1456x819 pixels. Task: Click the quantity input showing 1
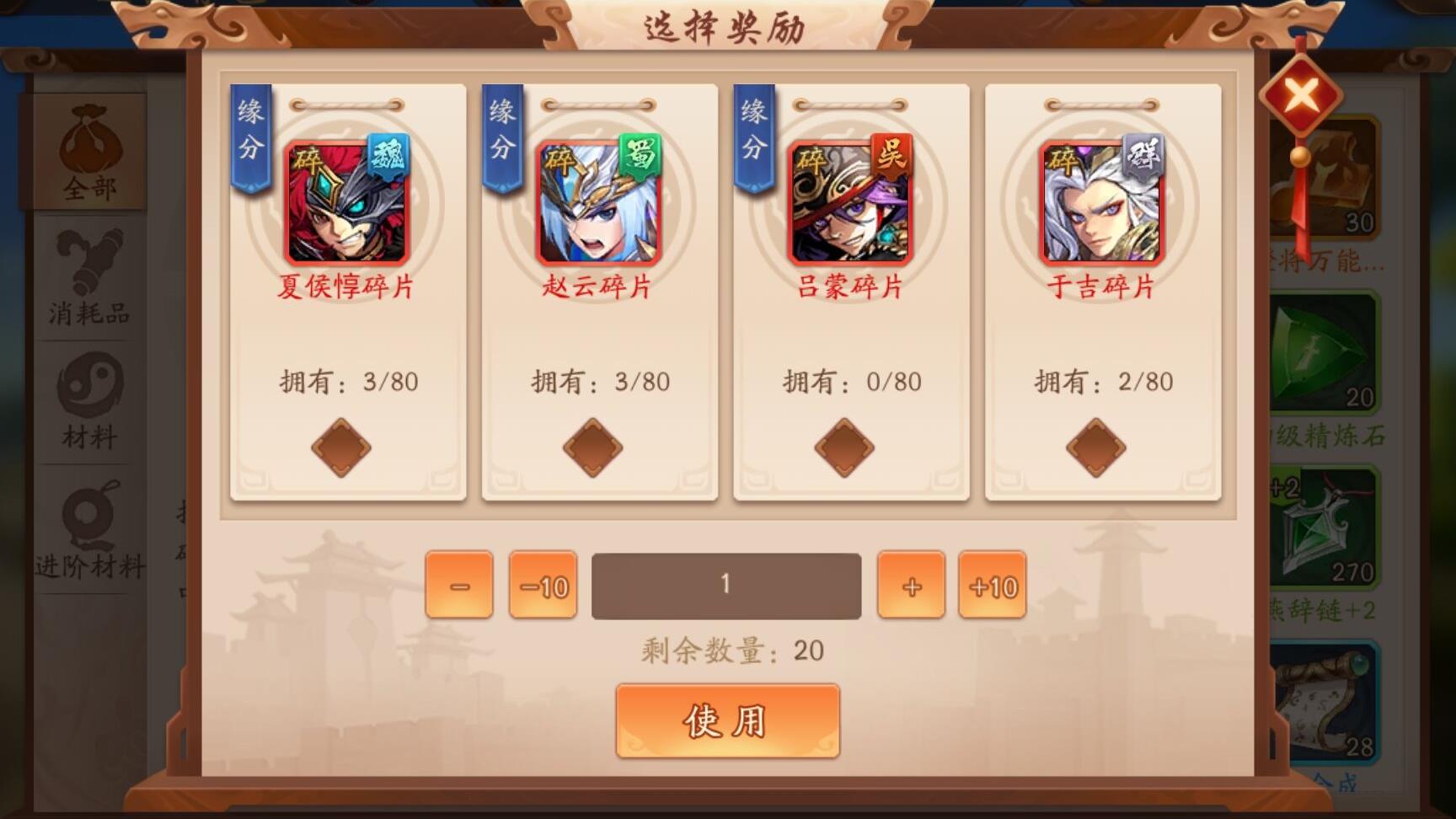726,585
